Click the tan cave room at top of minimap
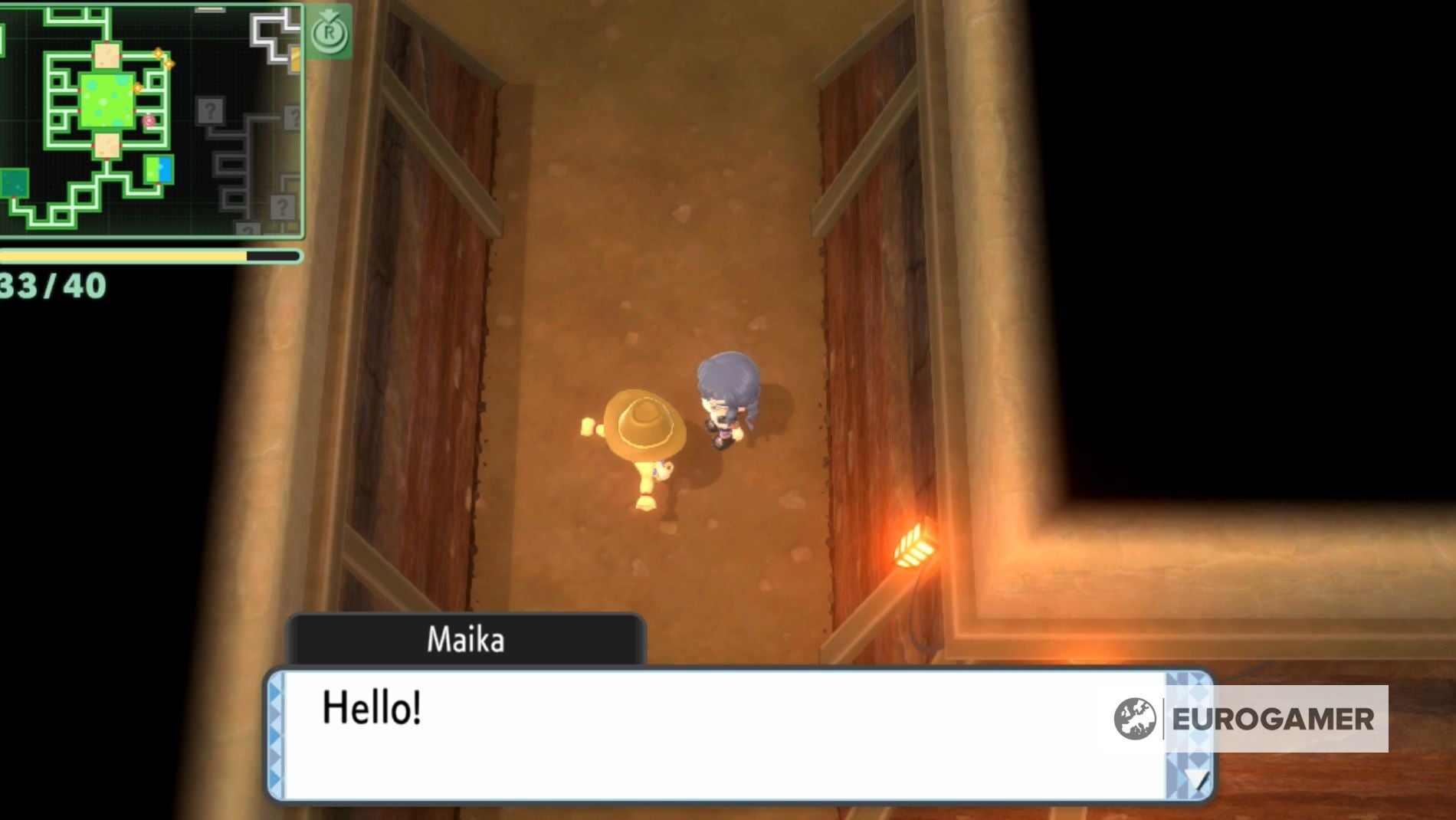The width and height of the screenshot is (1456, 820). [107, 54]
